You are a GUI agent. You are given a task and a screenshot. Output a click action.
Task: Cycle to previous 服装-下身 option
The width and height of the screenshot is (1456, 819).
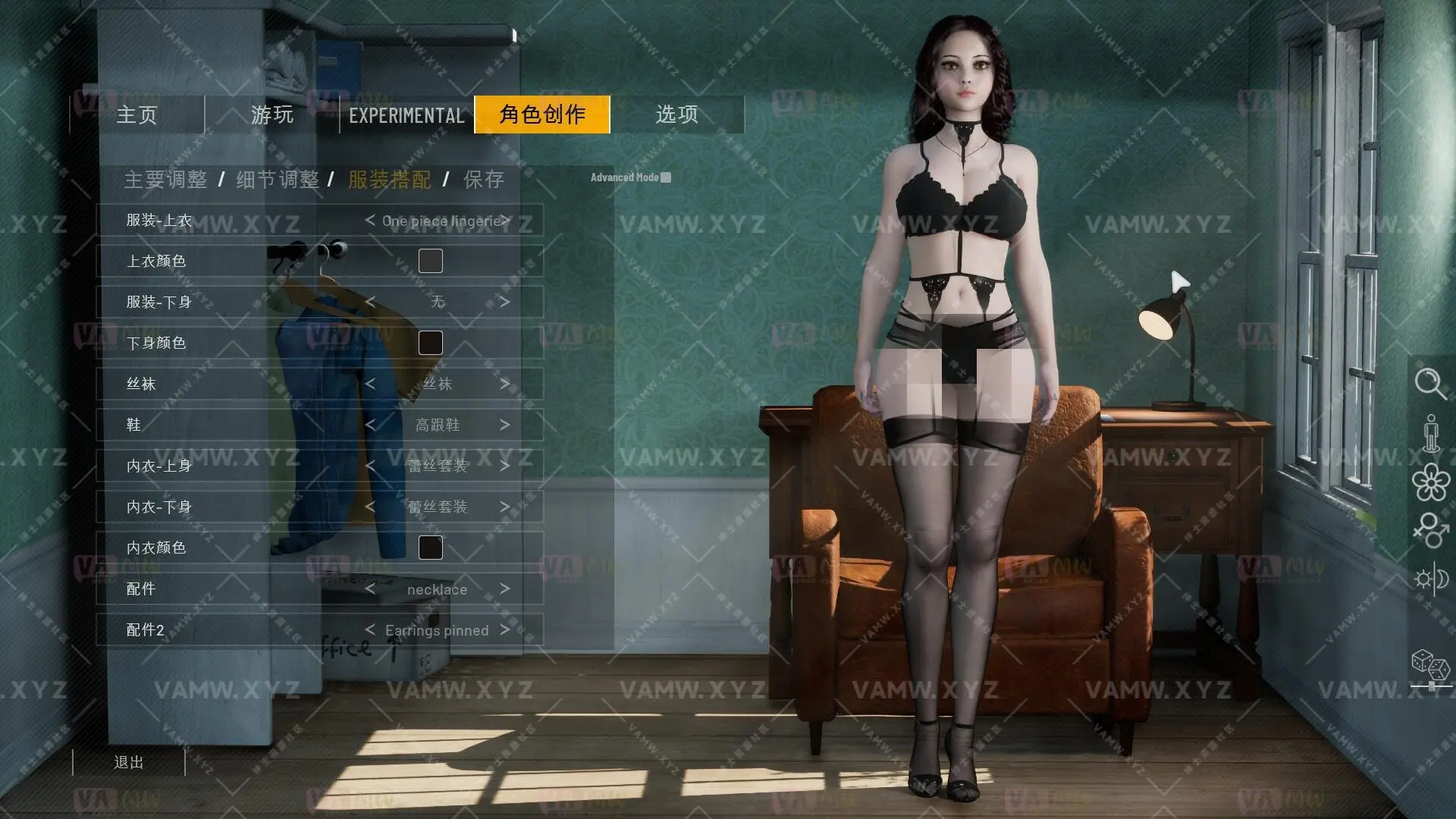(x=369, y=301)
